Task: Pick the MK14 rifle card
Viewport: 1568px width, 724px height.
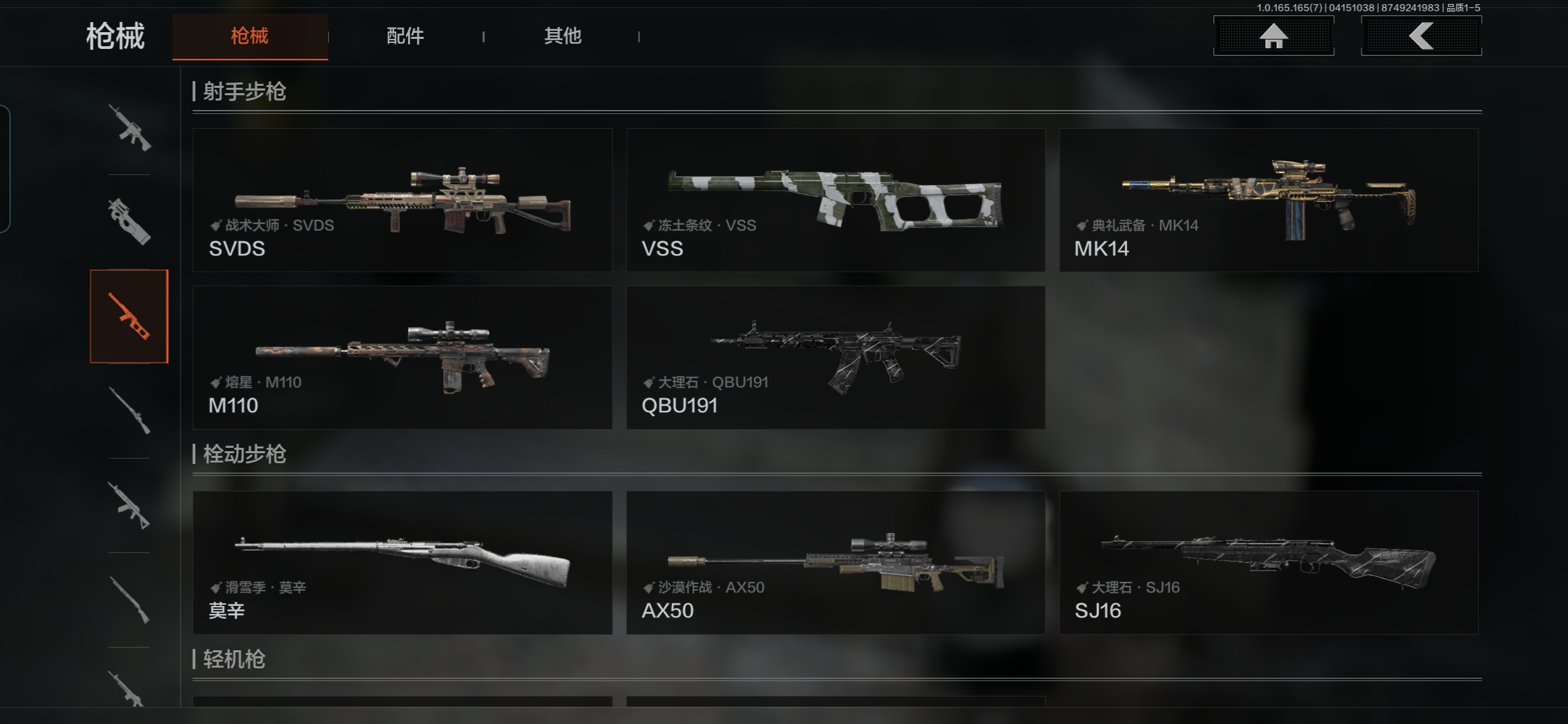Action: pos(1268,200)
